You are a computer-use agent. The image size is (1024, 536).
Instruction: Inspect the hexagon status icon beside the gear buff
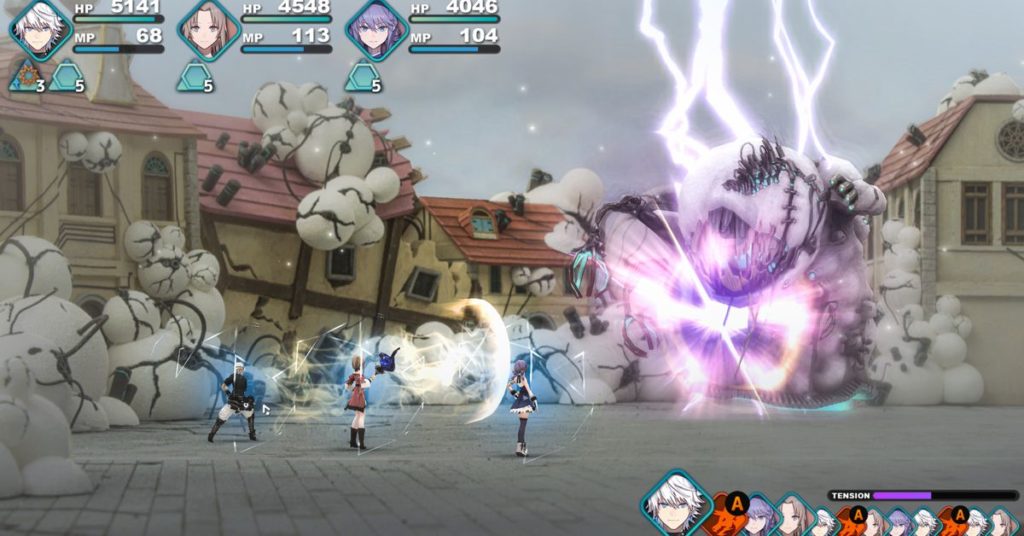pos(67,75)
